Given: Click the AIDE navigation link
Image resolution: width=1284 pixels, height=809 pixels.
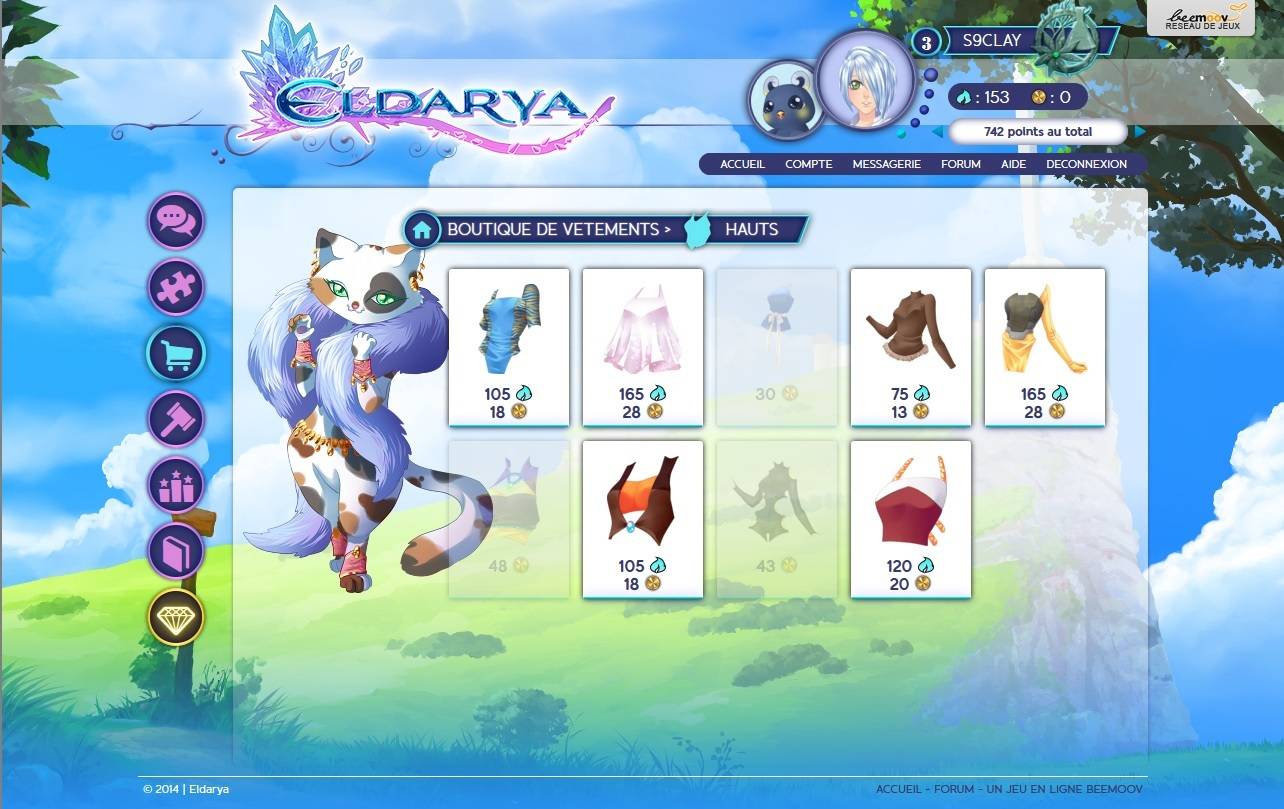Looking at the screenshot, I should (x=1013, y=163).
